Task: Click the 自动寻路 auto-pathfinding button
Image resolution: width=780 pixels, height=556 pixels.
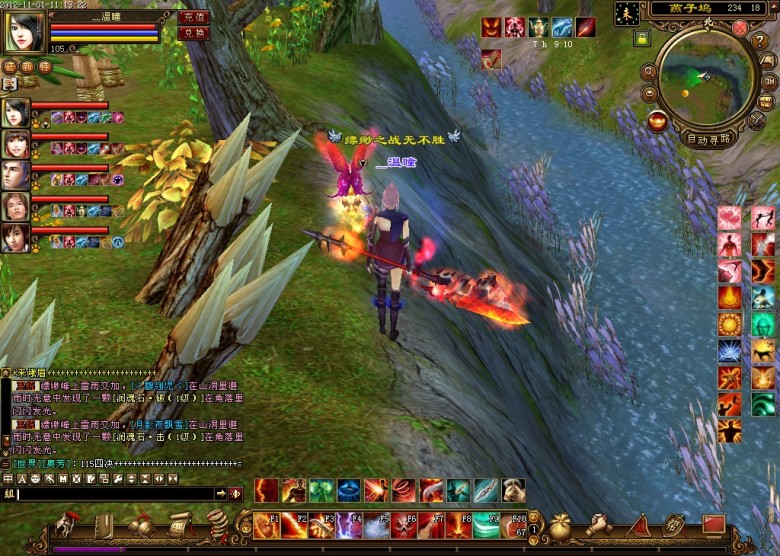Action: coord(709,138)
